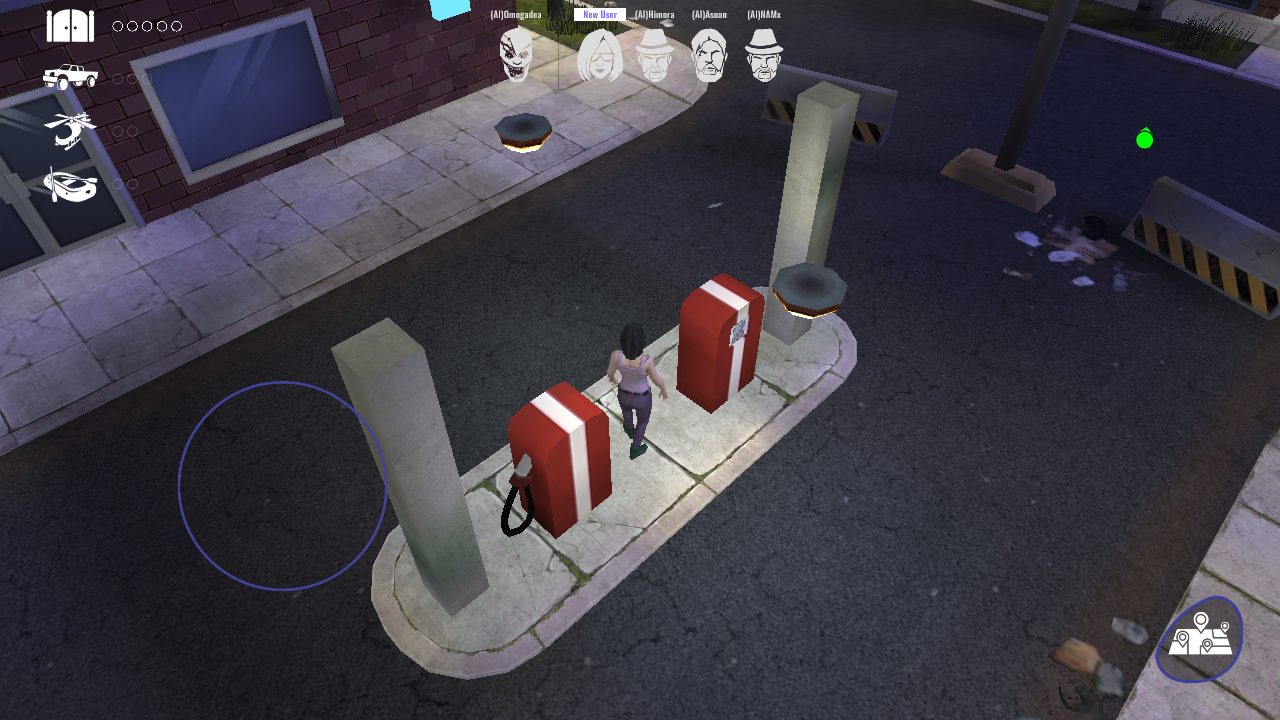Select the New User player portrait

[600, 55]
